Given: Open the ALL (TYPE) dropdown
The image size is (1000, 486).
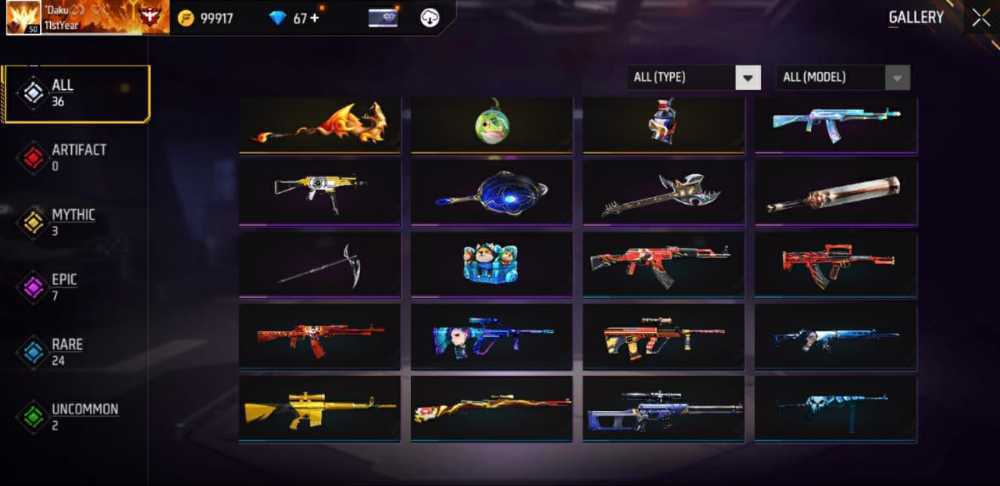Looking at the screenshot, I should (693, 78).
